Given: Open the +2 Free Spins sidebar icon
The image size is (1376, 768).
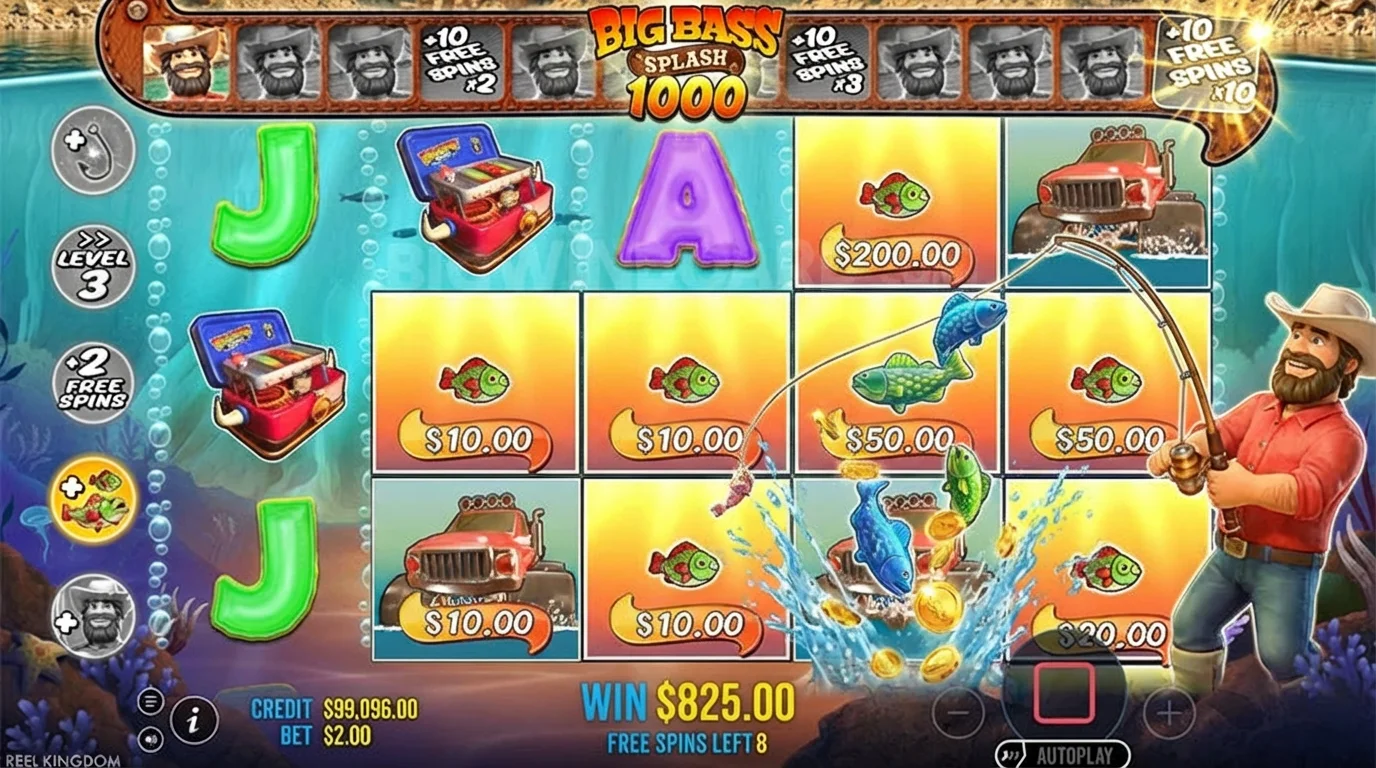Looking at the screenshot, I should 91,382.
